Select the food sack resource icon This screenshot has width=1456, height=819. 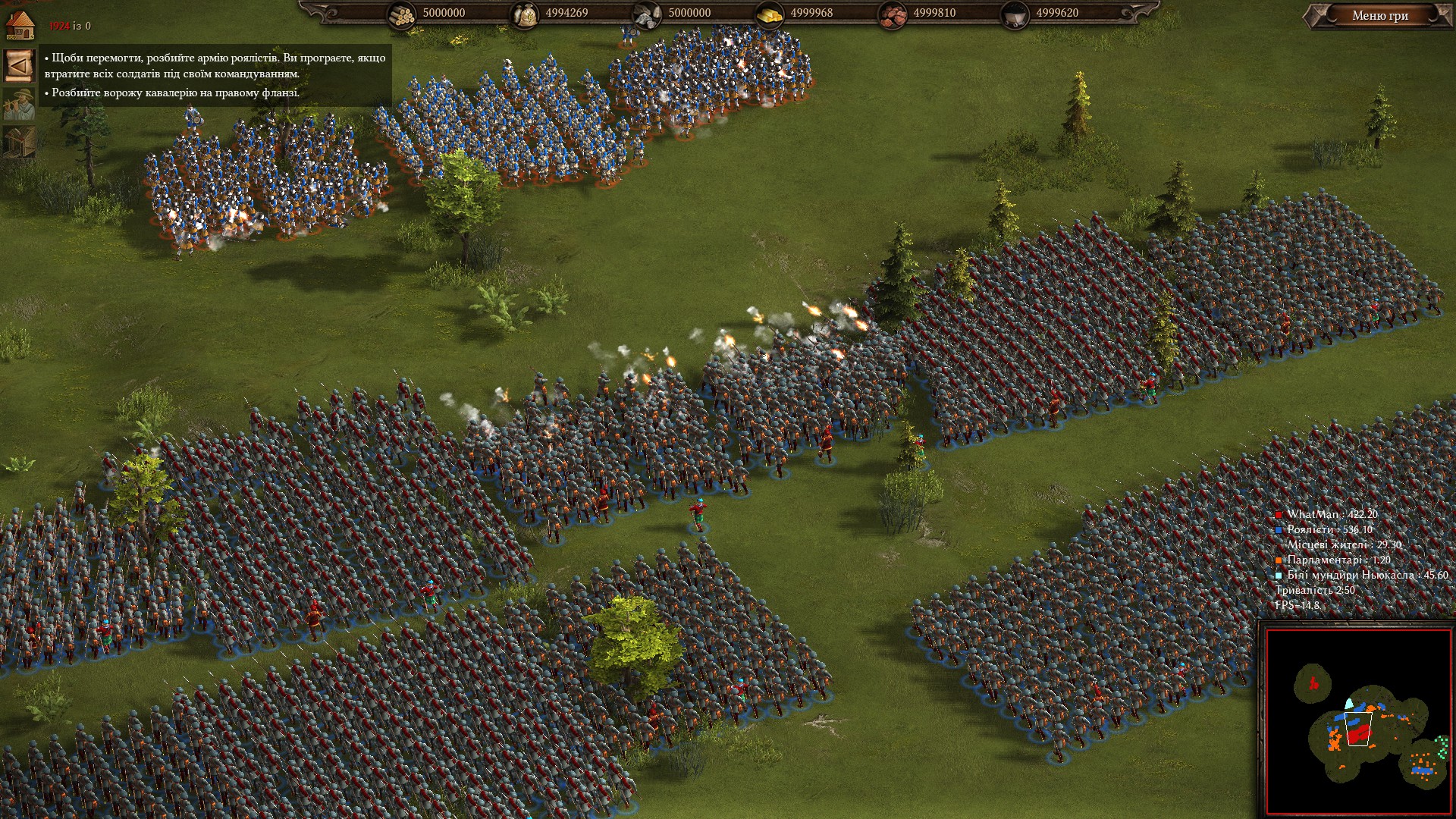(x=525, y=14)
